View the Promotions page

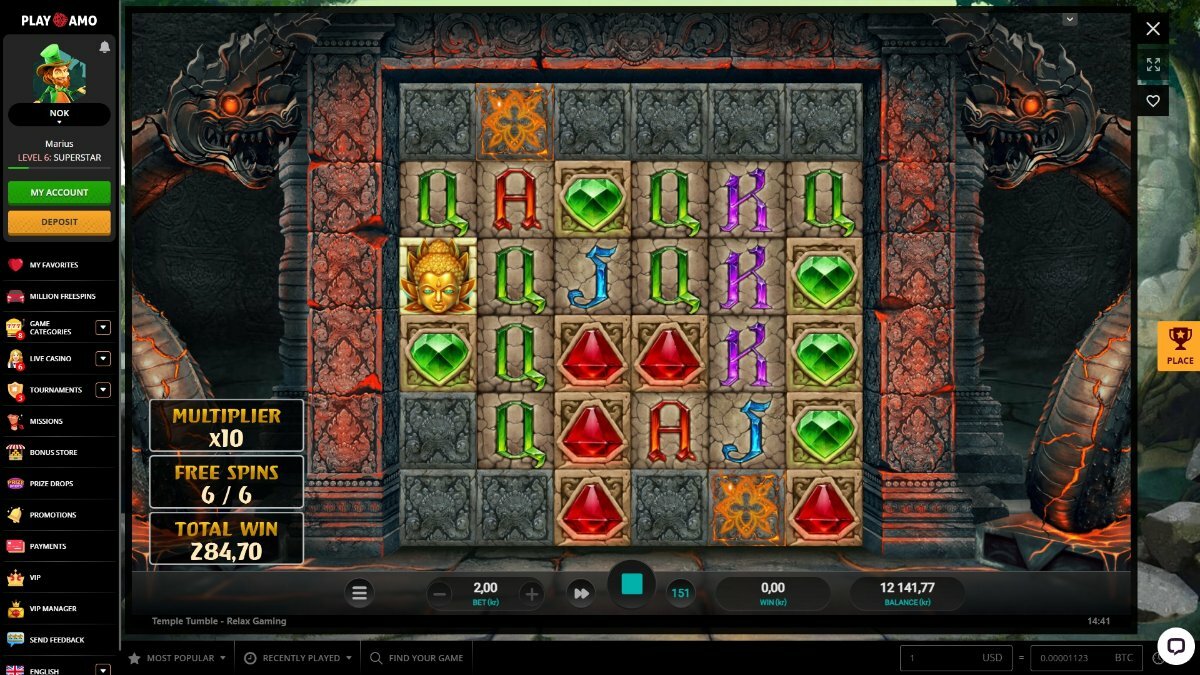tap(52, 515)
